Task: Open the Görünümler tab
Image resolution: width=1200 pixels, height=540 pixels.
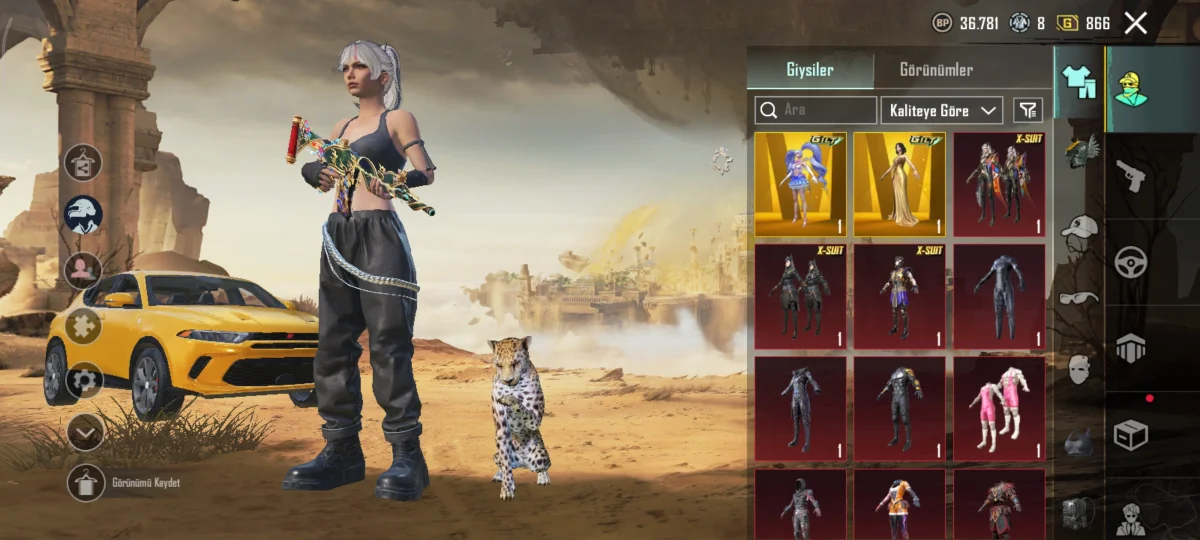Action: [x=936, y=70]
